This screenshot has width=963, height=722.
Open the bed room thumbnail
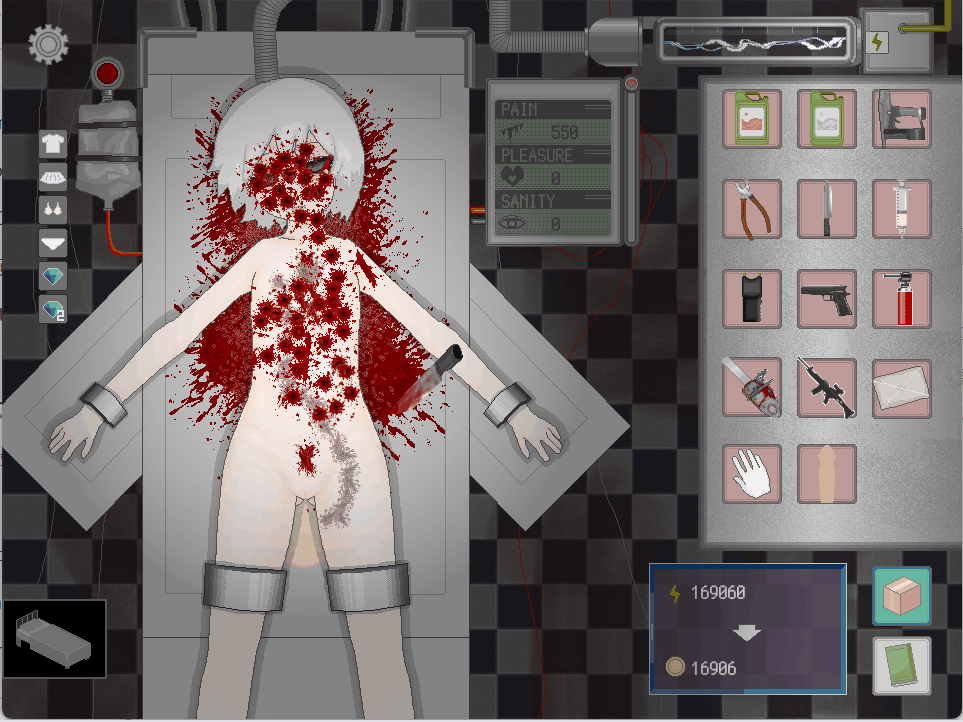pyautogui.click(x=55, y=640)
